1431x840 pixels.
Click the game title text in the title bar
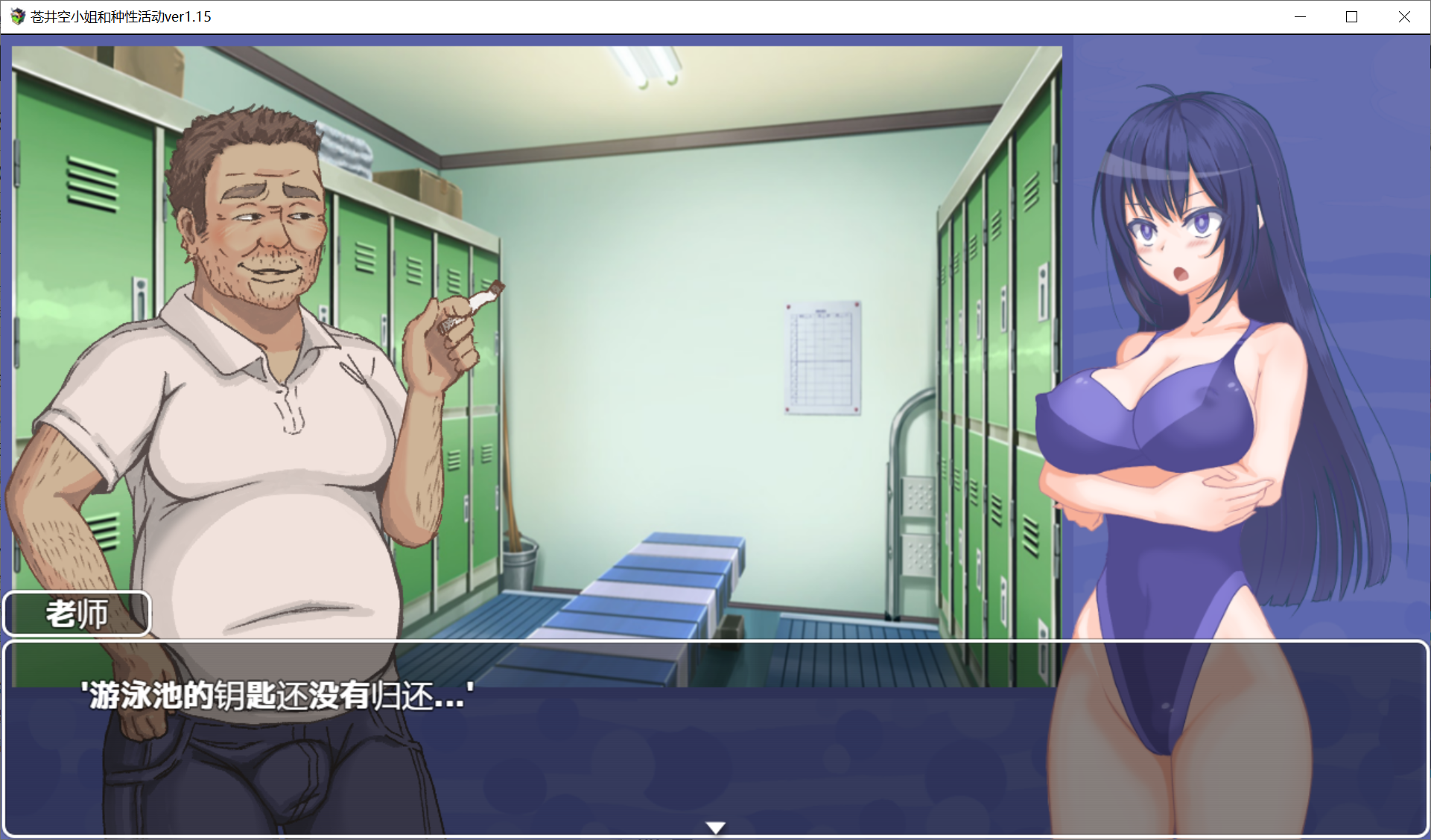119,16
